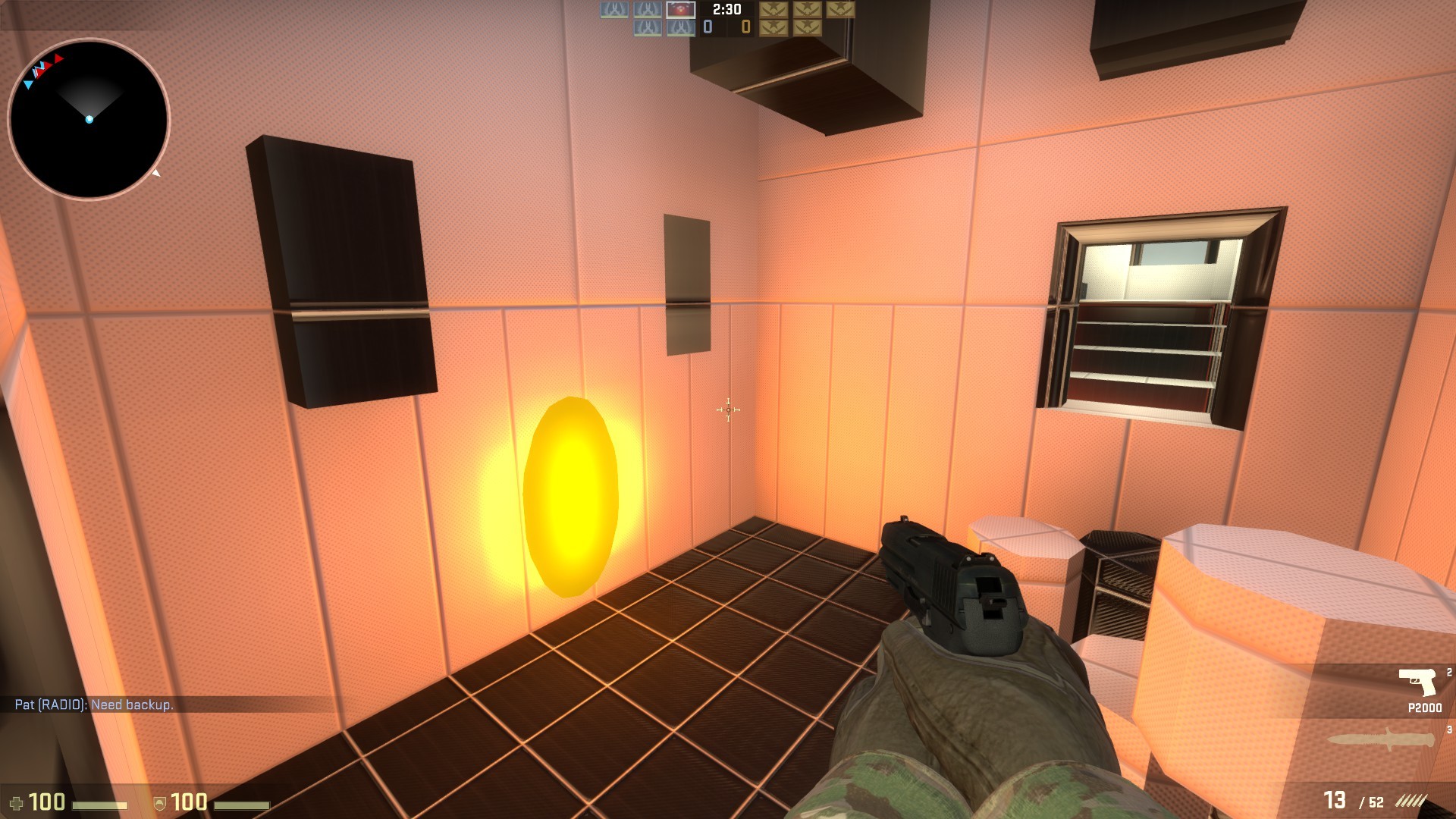Expand the round timer panel

(x=726, y=10)
